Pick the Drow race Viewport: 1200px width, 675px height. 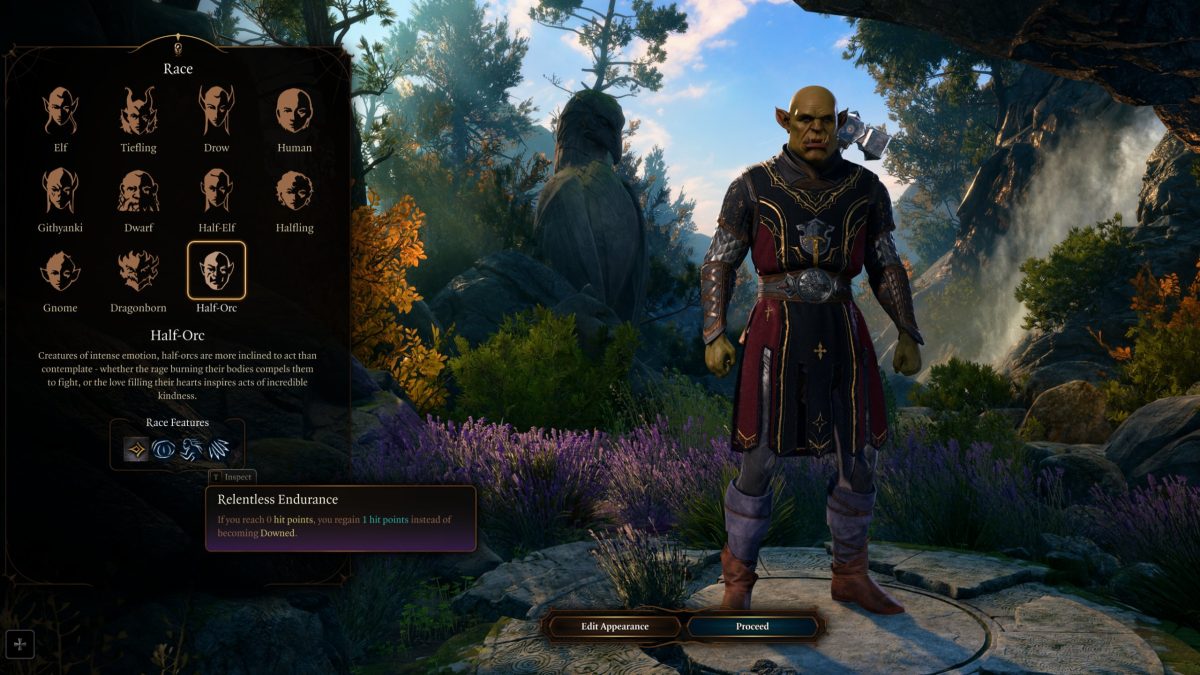click(216, 111)
